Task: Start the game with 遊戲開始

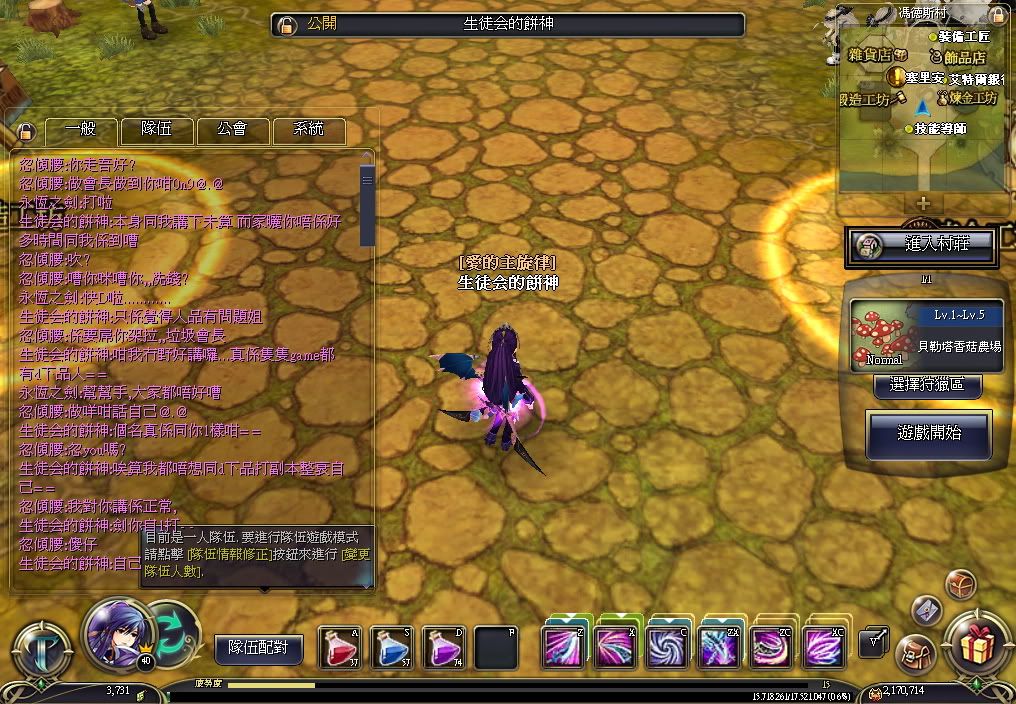Action: [x=929, y=435]
